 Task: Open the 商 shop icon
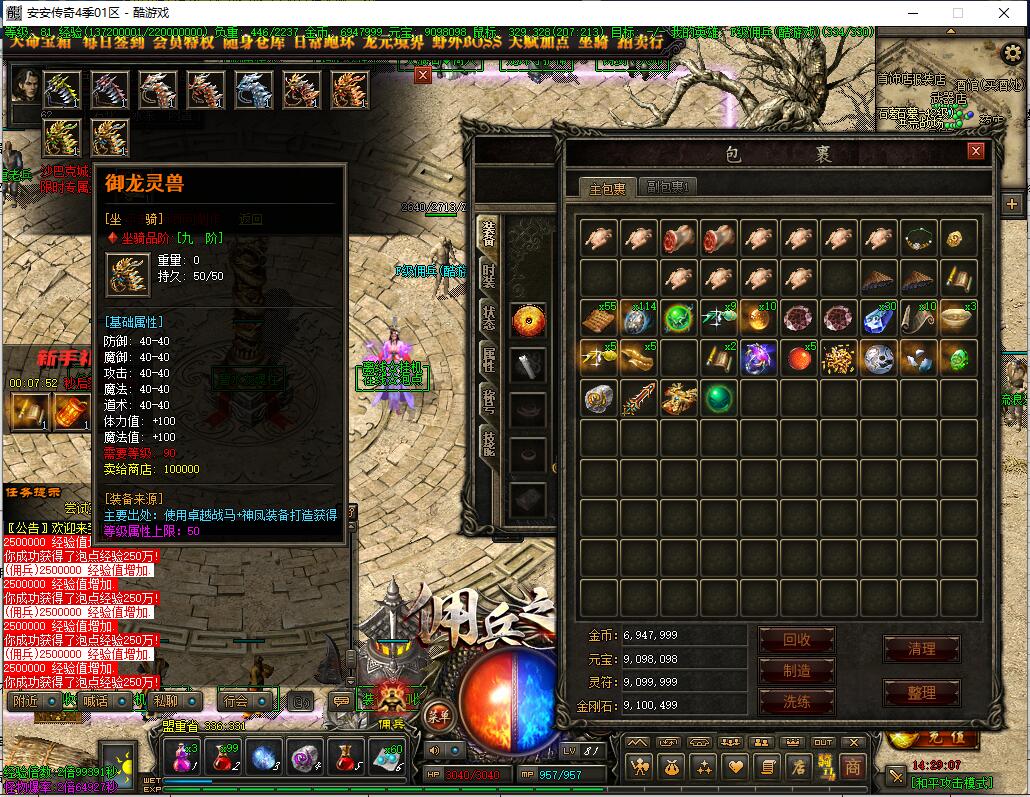[x=852, y=767]
